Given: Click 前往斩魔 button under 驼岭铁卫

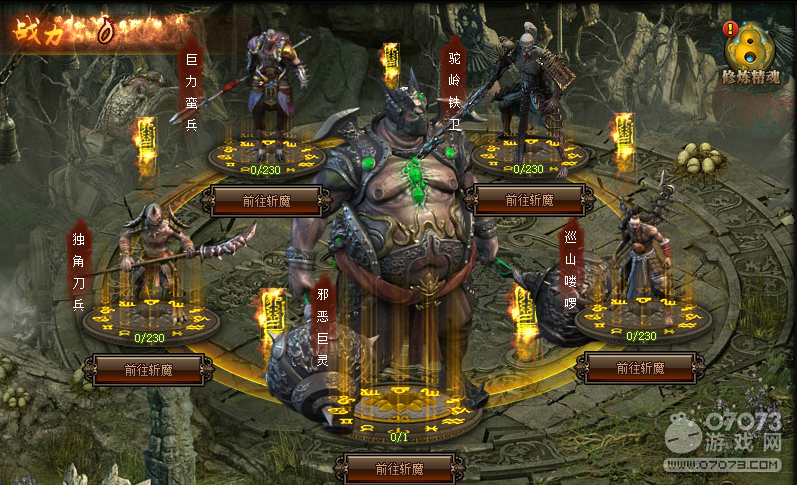Looking at the screenshot, I should tap(529, 200).
